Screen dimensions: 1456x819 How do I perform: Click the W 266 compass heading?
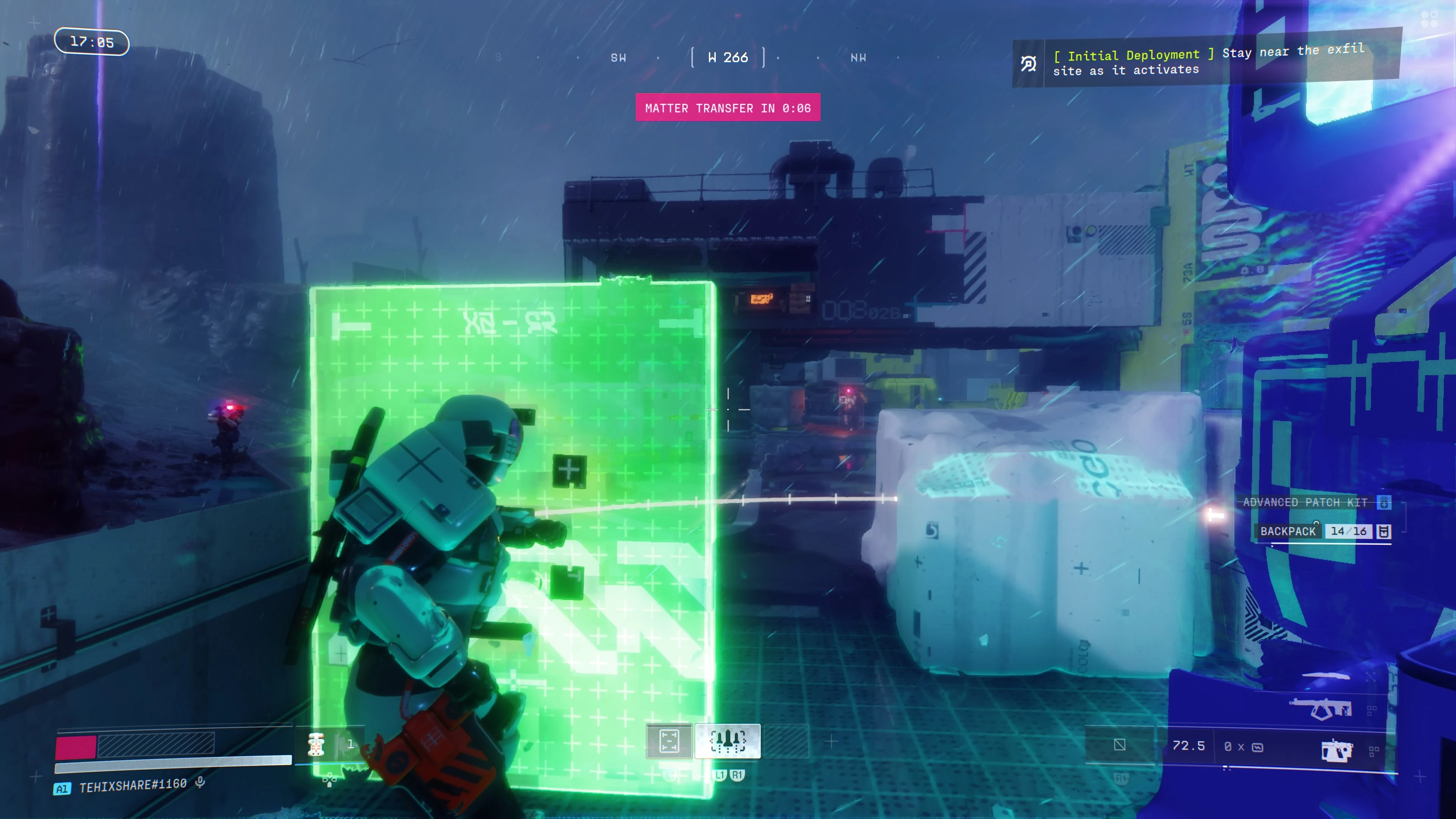tap(728, 58)
